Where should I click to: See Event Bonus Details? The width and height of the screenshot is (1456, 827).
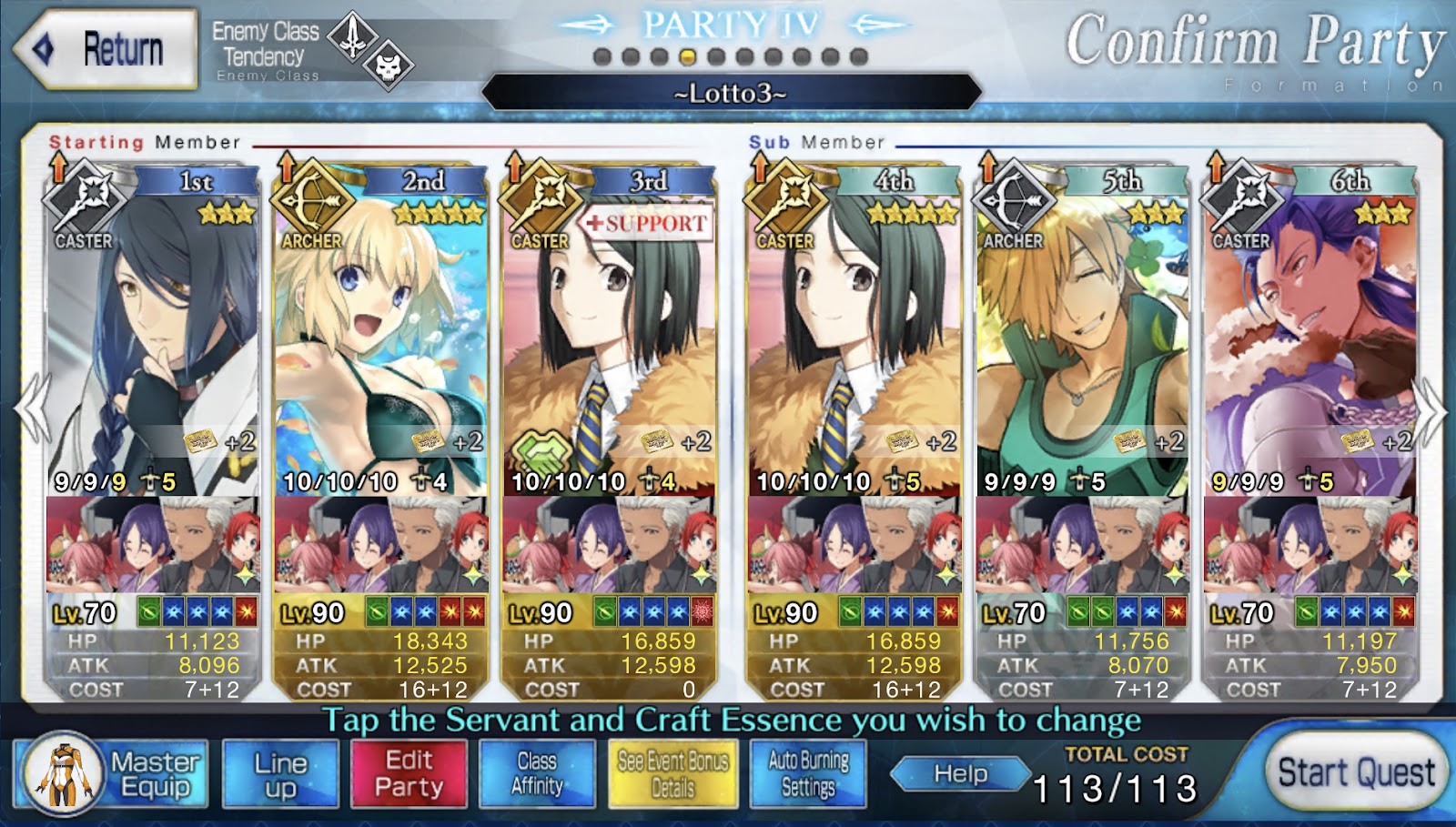[x=672, y=774]
